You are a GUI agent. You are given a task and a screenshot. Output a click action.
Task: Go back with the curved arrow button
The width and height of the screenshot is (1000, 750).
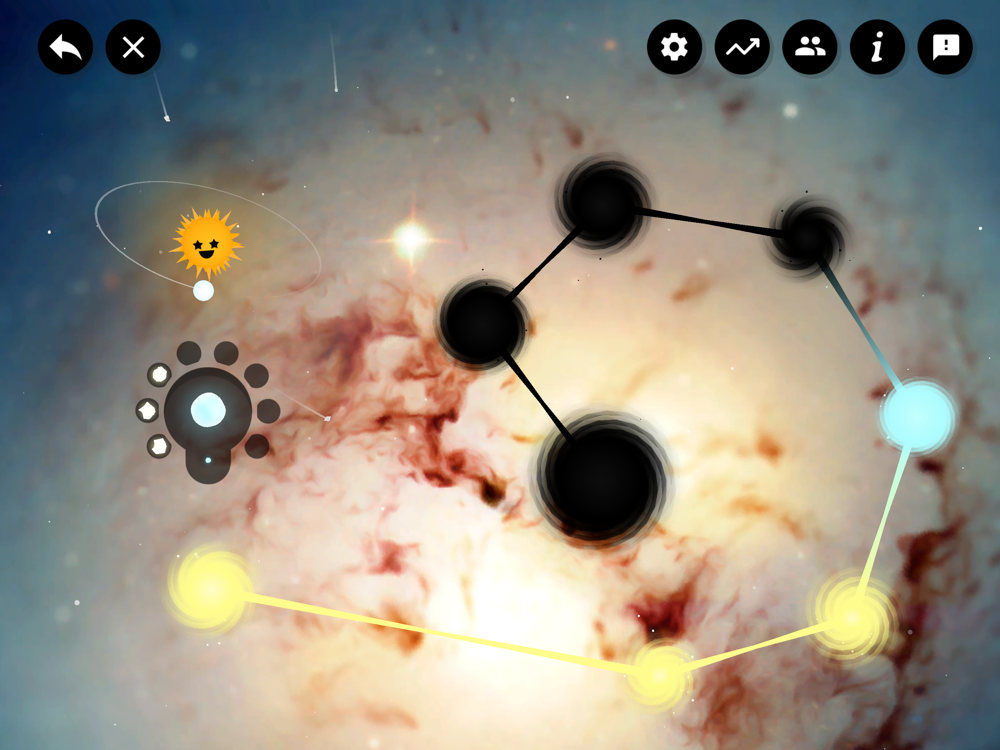pos(66,47)
